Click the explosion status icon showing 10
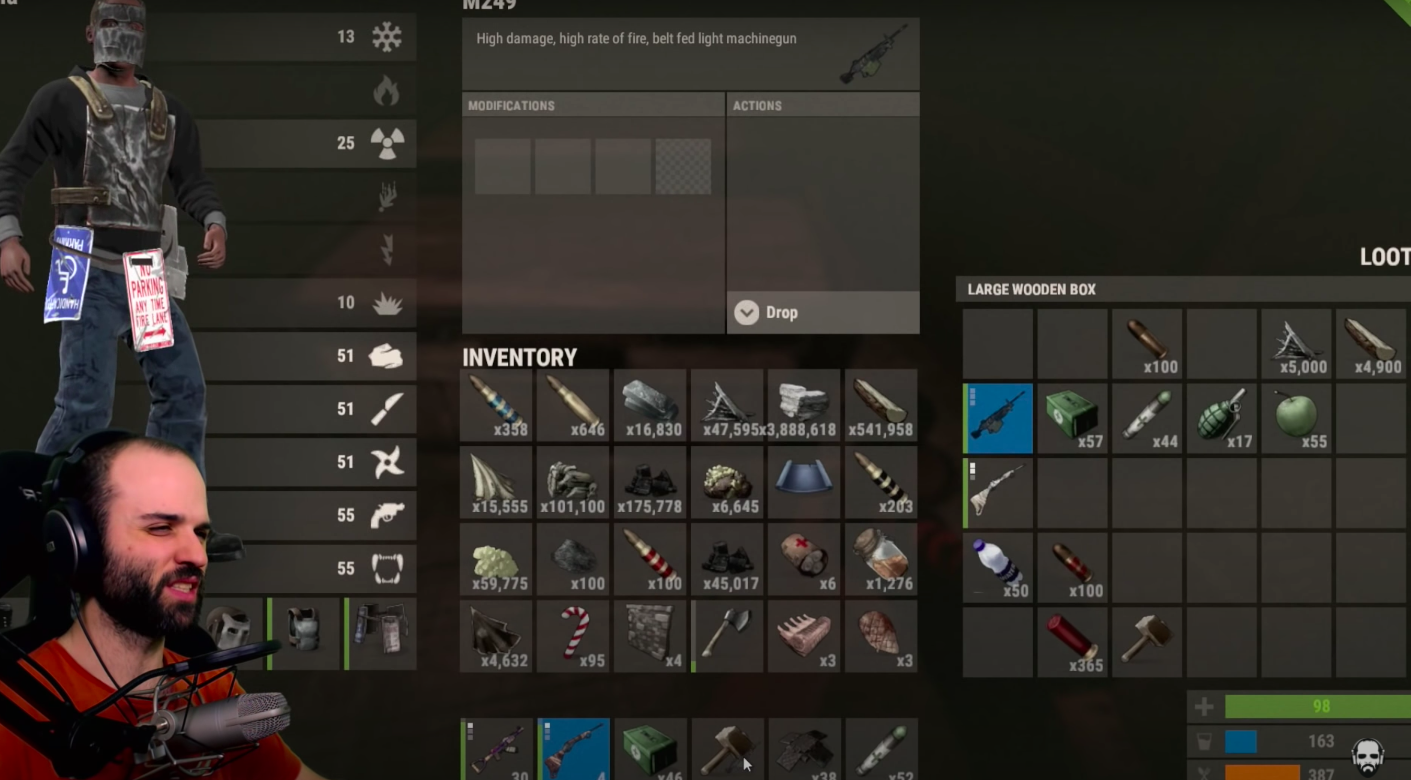This screenshot has height=780, width=1411. [388, 302]
